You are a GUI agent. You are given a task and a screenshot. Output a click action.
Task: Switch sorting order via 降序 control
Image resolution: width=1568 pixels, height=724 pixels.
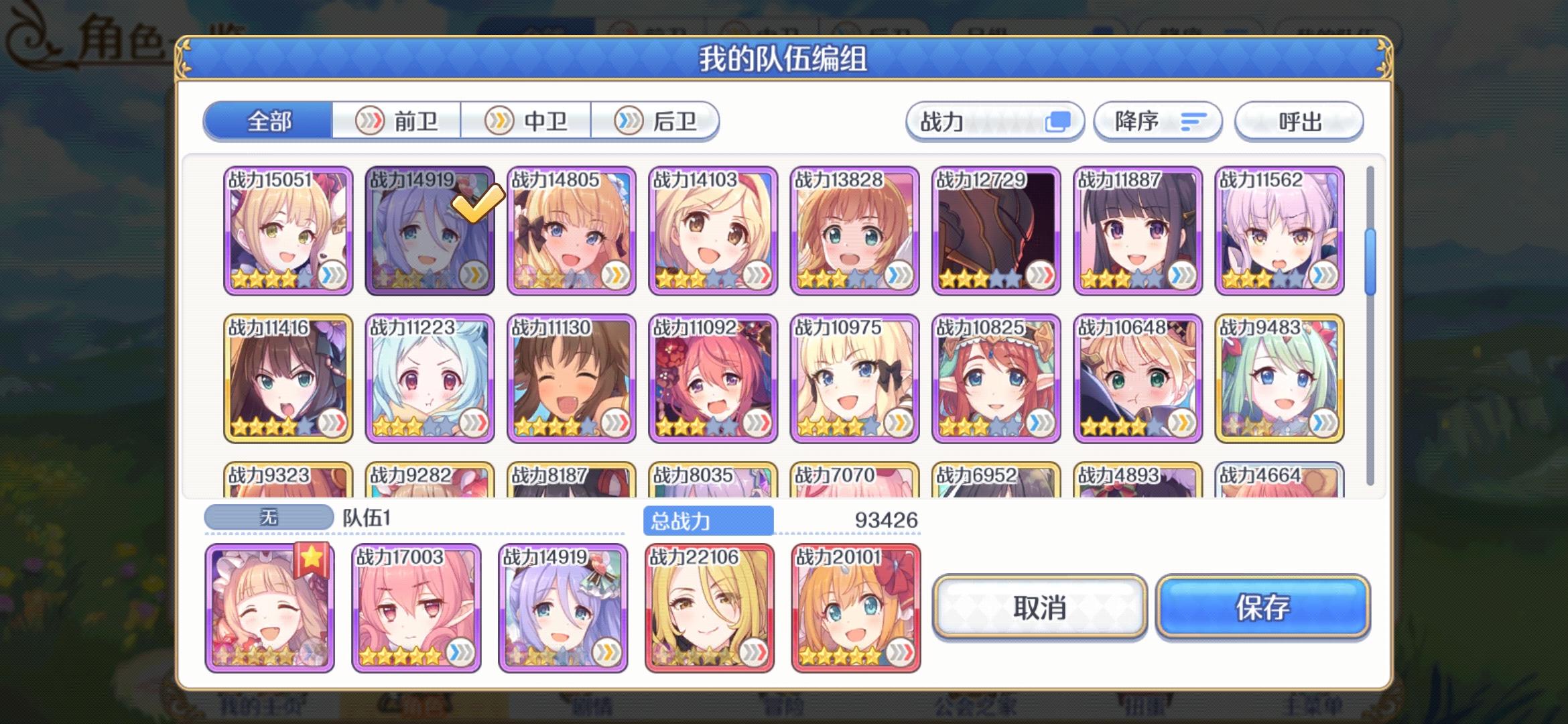(x=1157, y=121)
